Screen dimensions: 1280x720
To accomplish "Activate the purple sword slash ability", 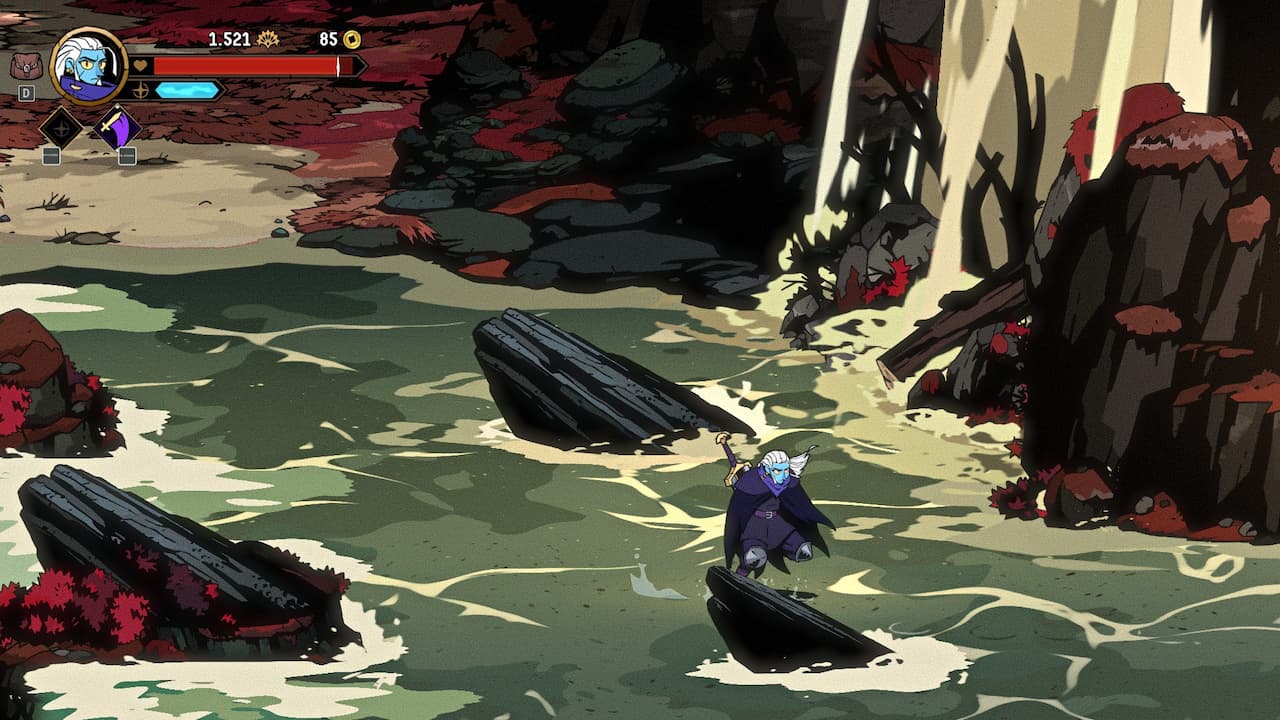I will click(x=118, y=128).
